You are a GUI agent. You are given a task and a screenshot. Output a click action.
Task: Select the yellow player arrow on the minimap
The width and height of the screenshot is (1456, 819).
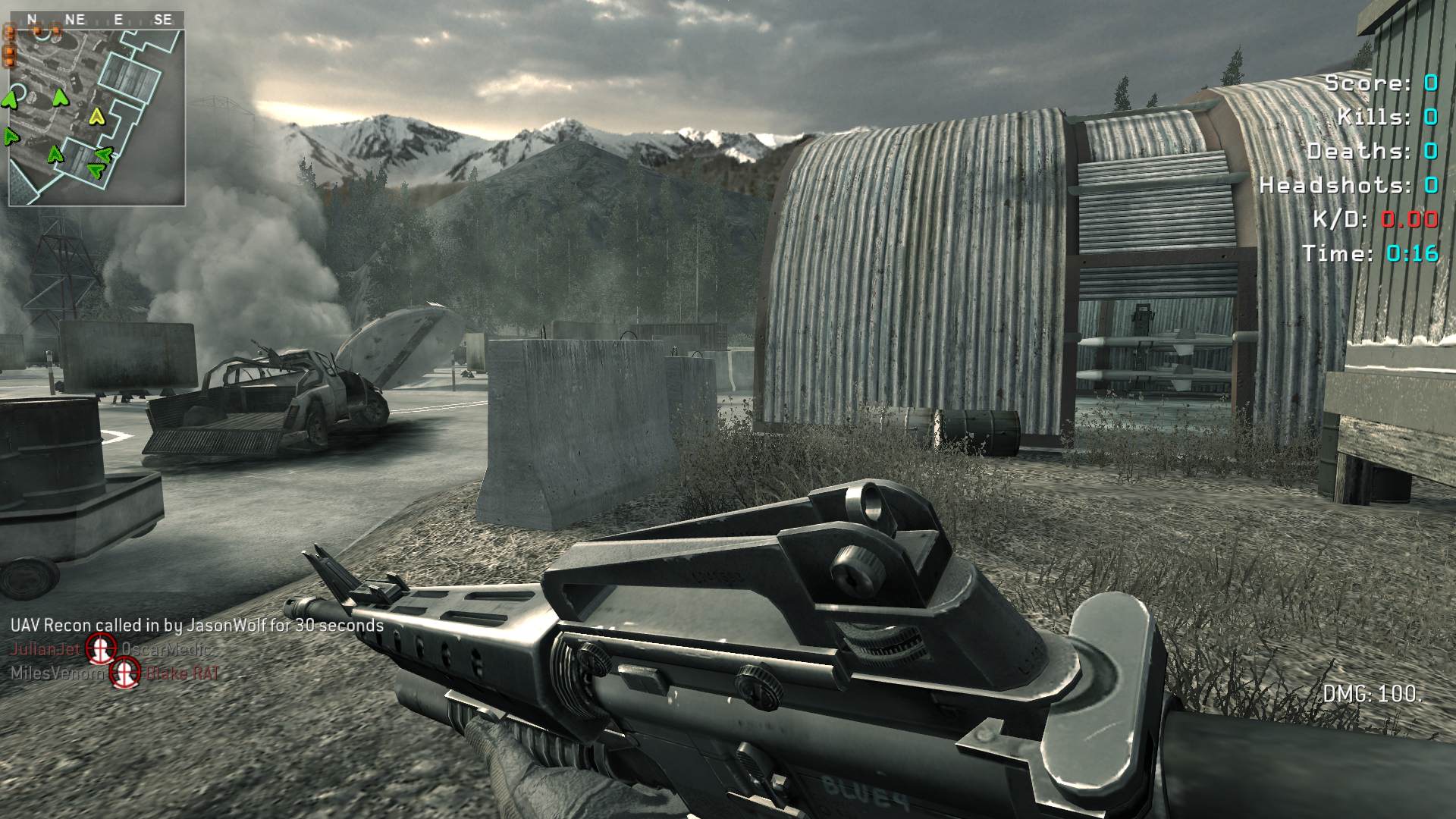[x=96, y=116]
